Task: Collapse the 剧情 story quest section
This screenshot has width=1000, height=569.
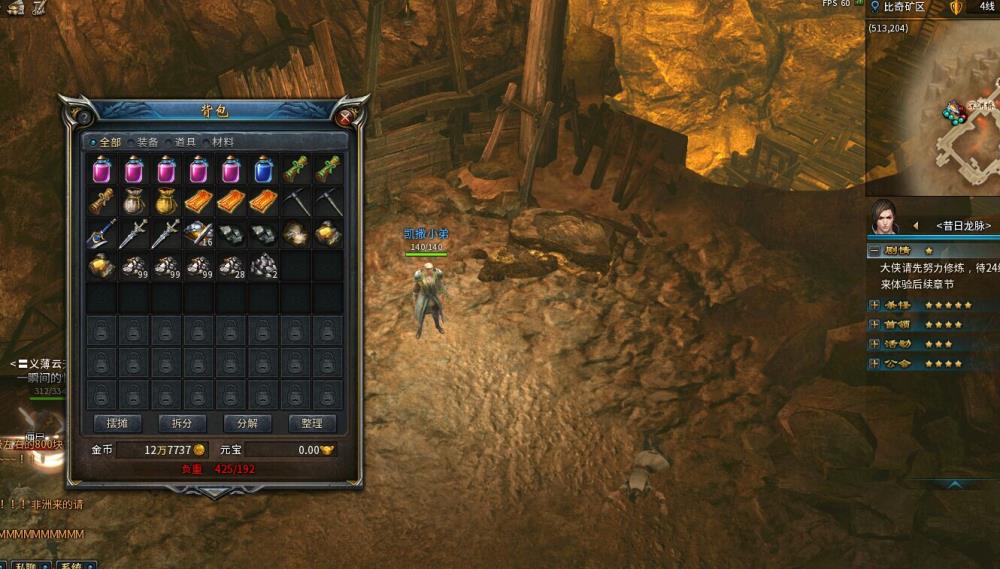Action: (875, 251)
